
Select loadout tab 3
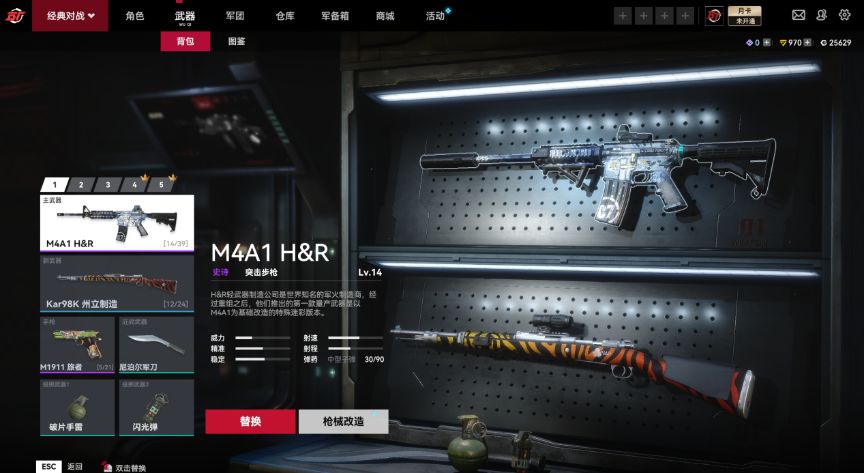click(x=107, y=185)
